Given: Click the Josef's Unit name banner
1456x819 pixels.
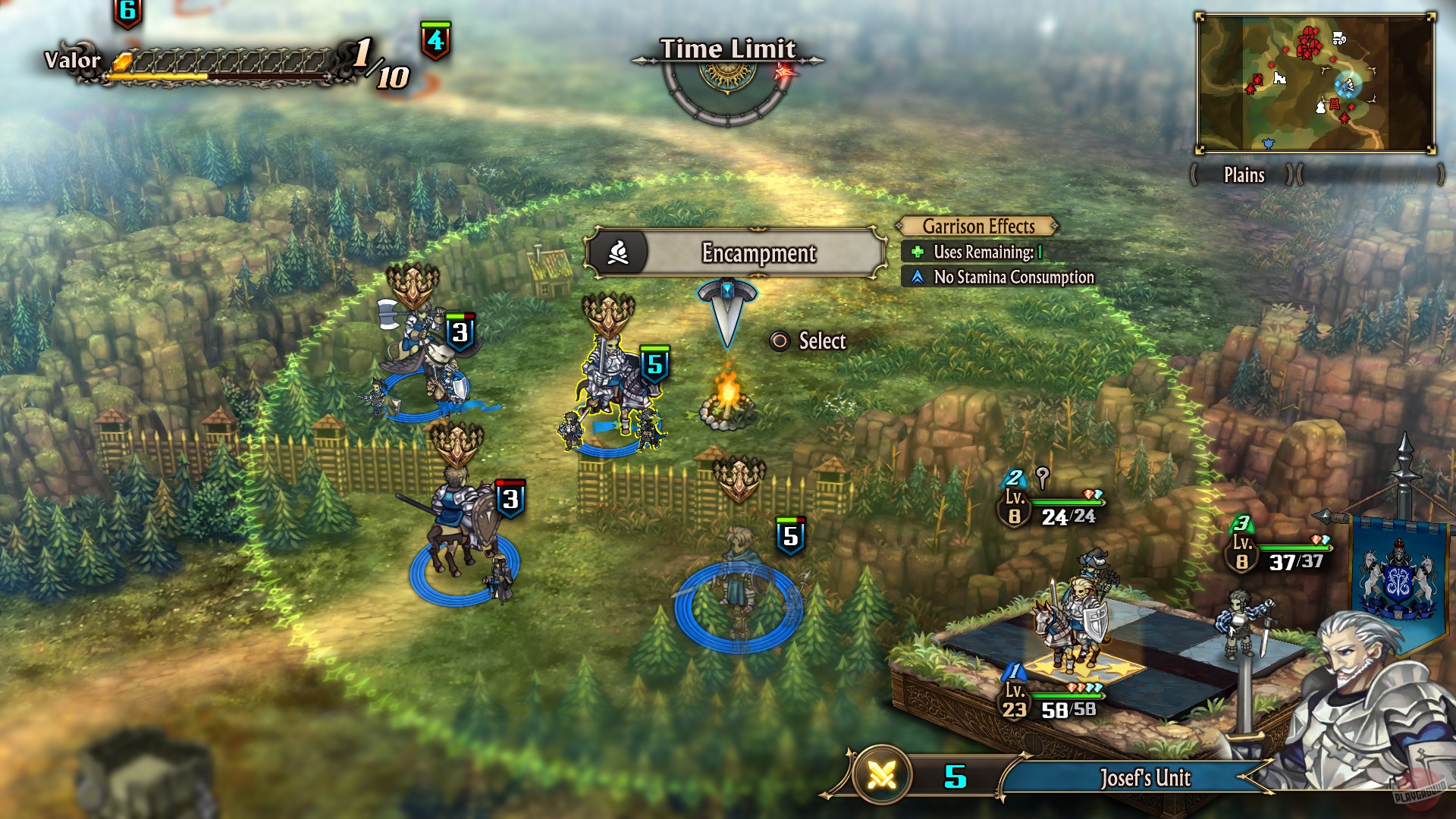Looking at the screenshot, I should click(x=1144, y=778).
